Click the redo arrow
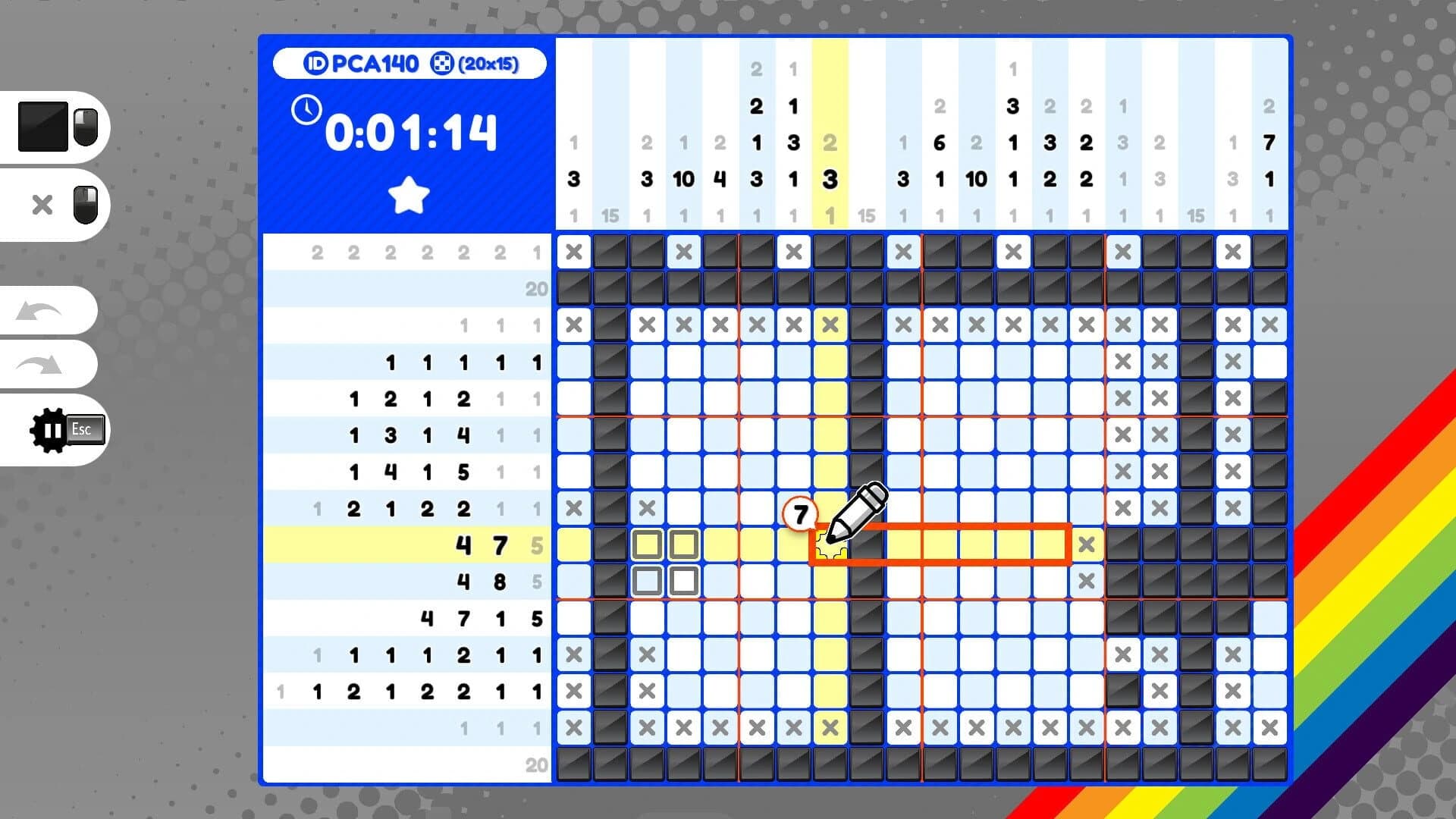Viewport: 1456px width, 819px height. pyautogui.click(x=38, y=364)
